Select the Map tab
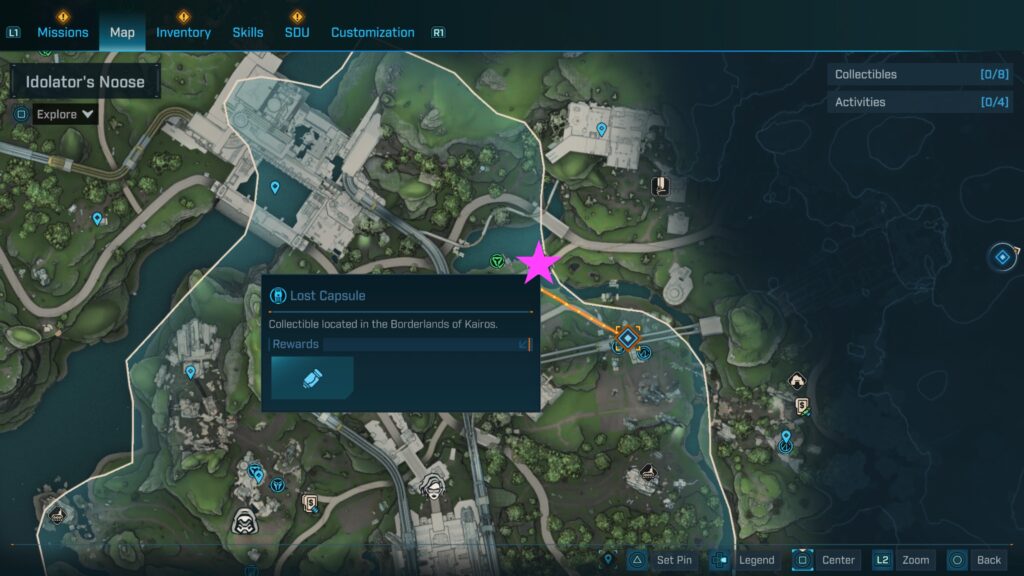This screenshot has height=576, width=1024. tap(122, 32)
